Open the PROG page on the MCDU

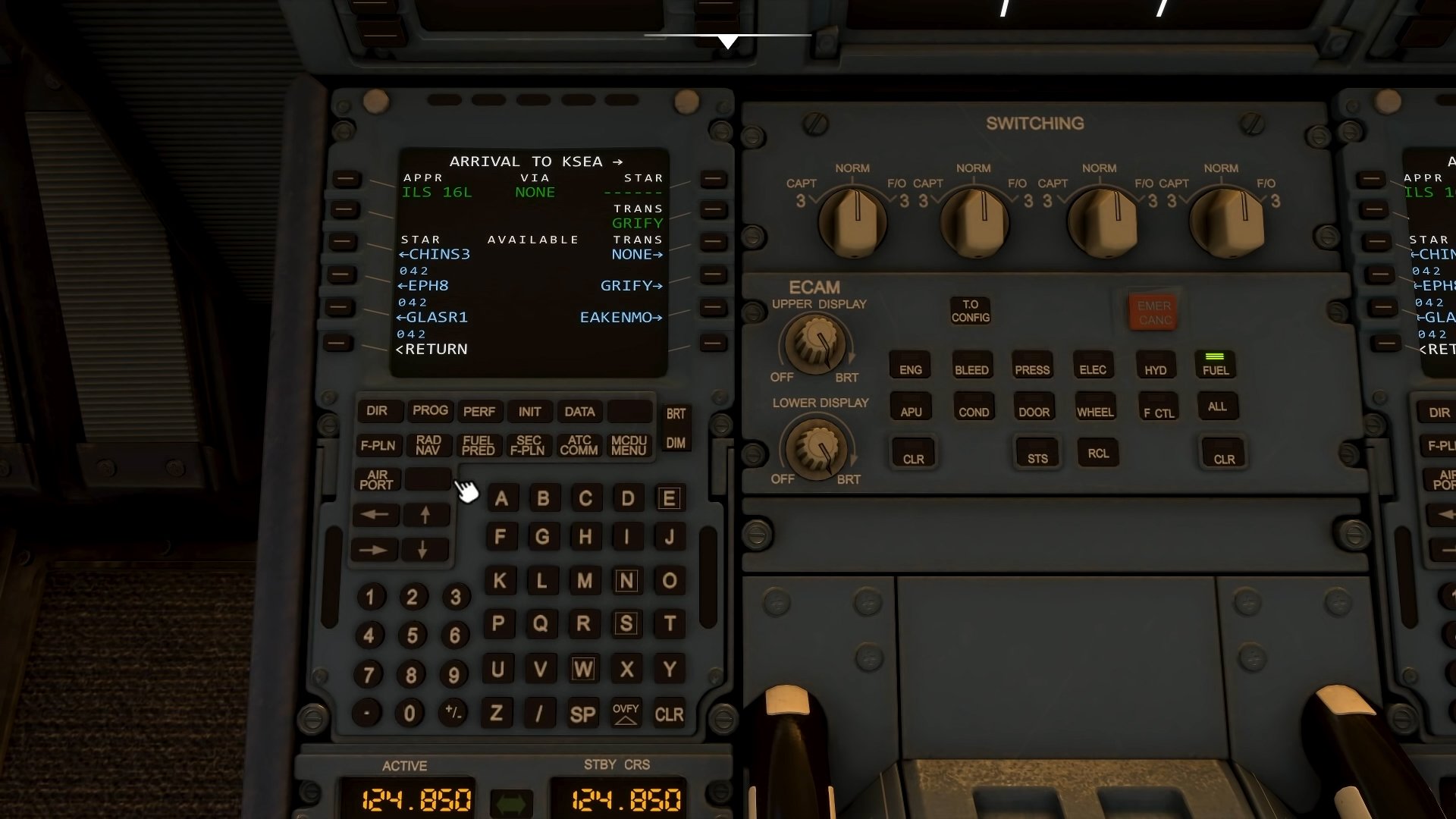click(430, 411)
